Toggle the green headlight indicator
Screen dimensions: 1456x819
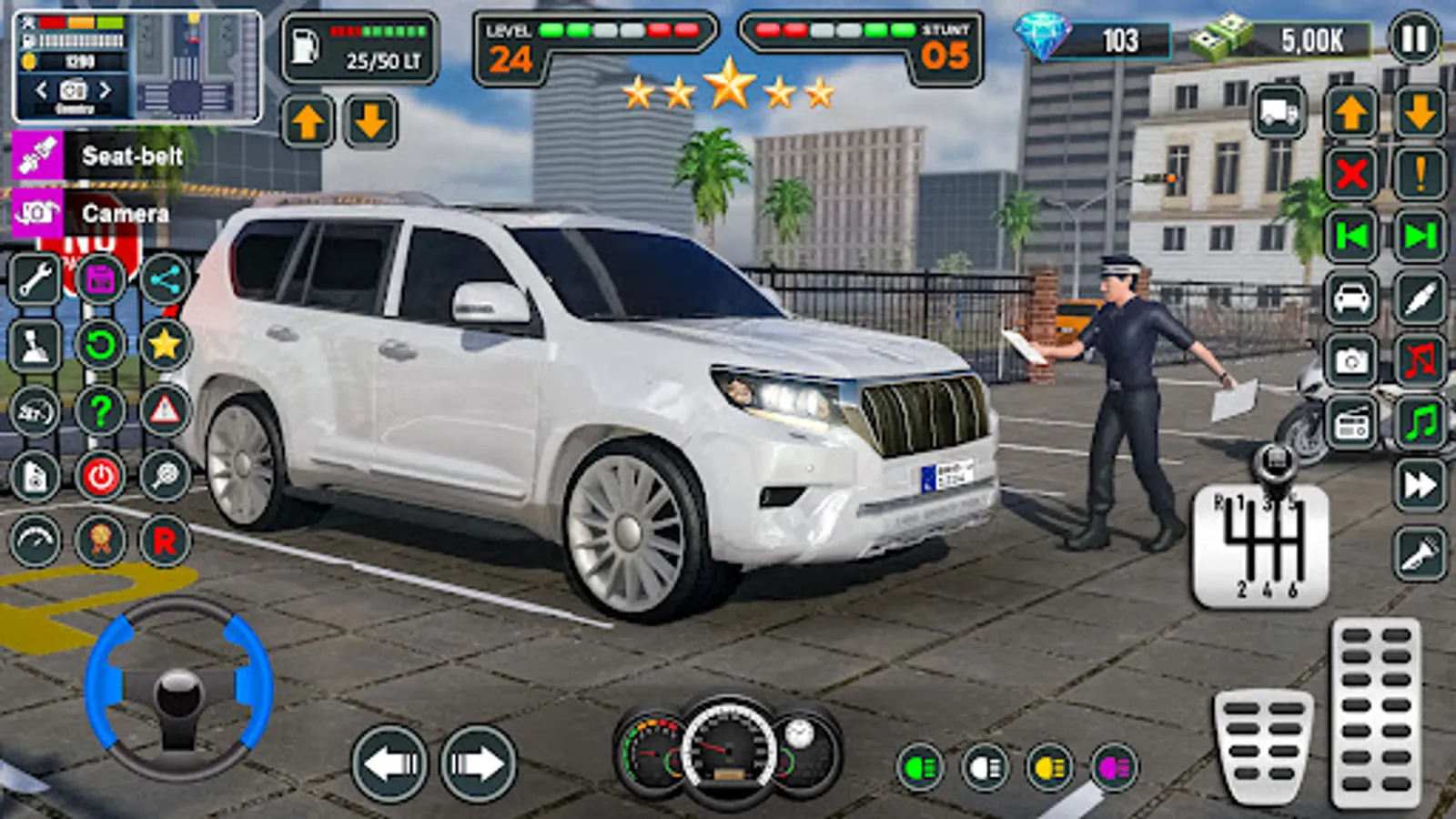[919, 767]
